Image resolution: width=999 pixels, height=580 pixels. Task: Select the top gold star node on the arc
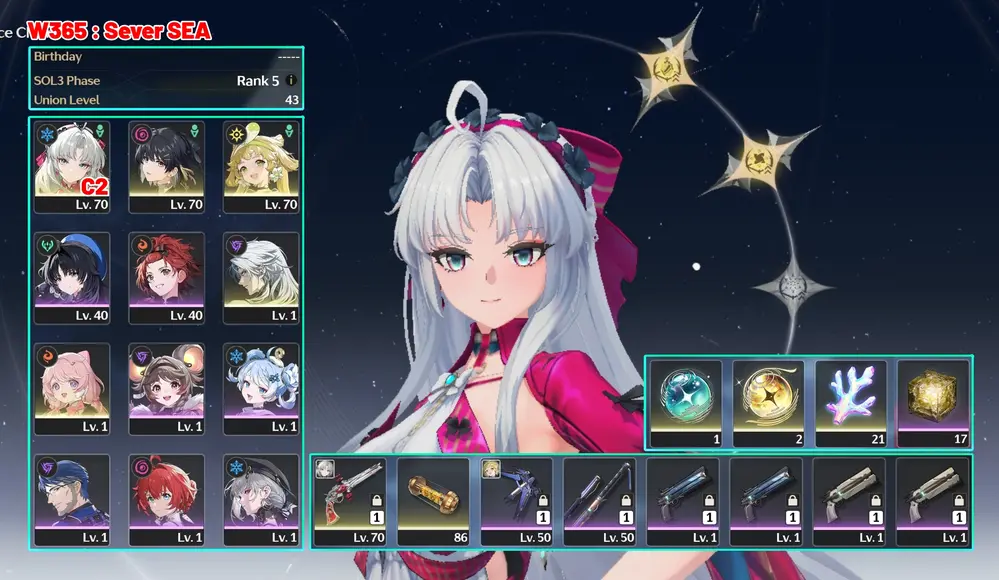tap(665, 68)
